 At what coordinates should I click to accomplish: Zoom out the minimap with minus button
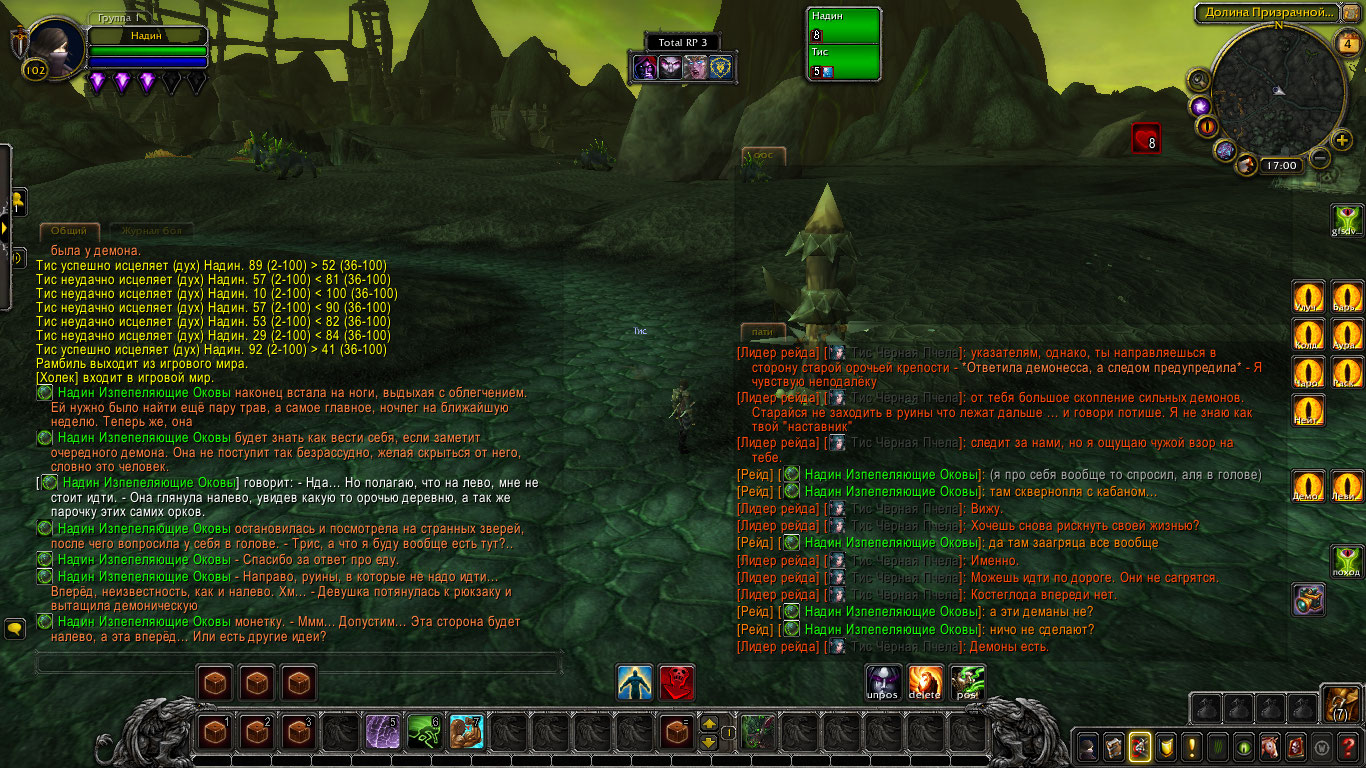point(1320,158)
